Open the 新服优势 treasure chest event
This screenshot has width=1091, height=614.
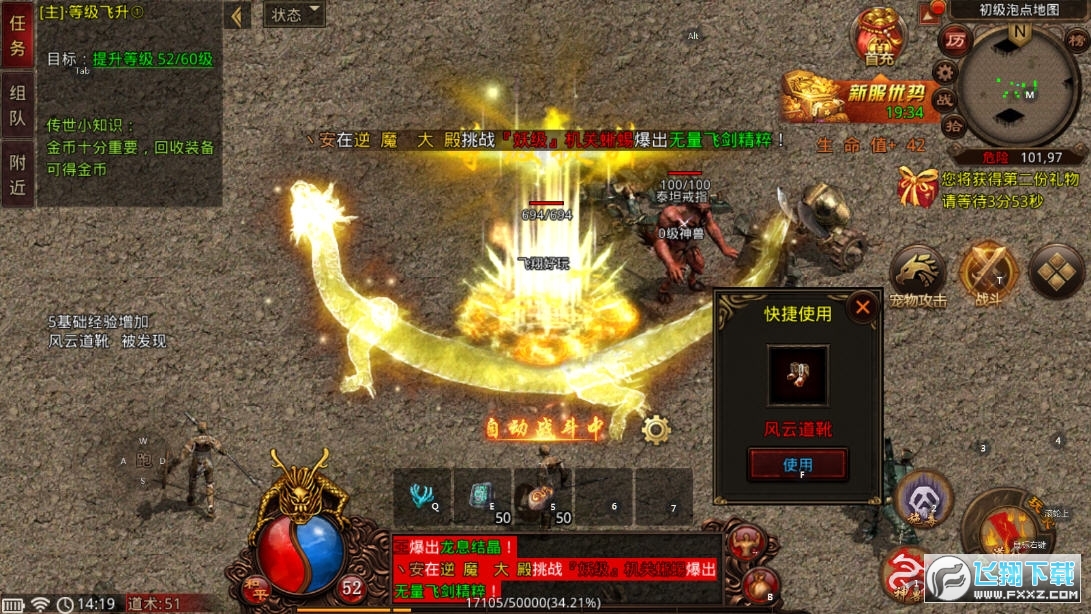coord(860,97)
